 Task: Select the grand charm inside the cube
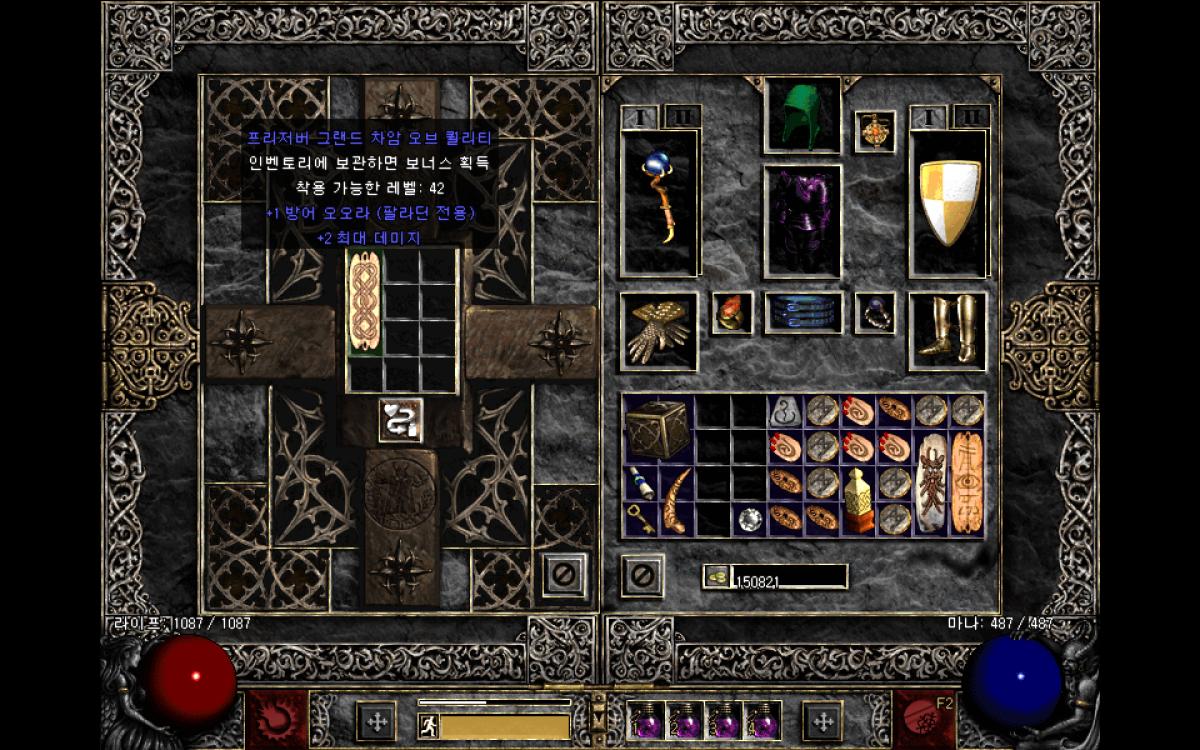pyautogui.click(x=365, y=302)
